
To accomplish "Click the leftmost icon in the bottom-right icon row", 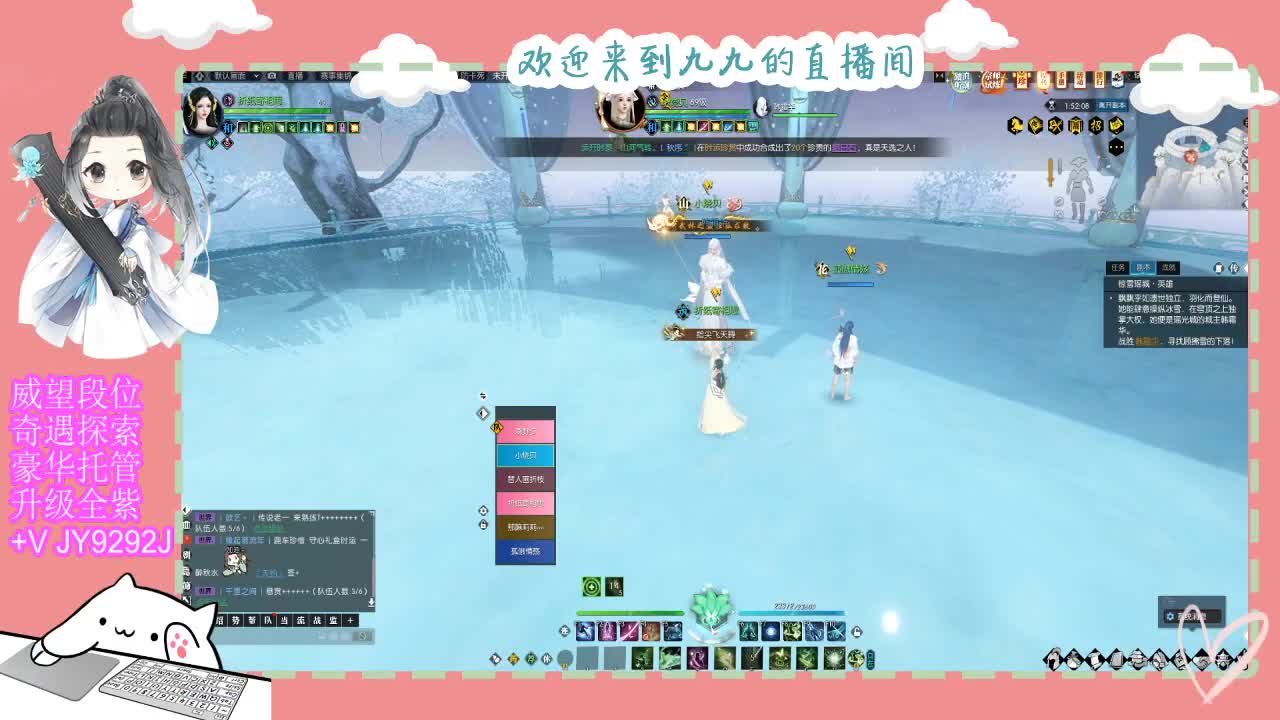I will point(1053,660).
